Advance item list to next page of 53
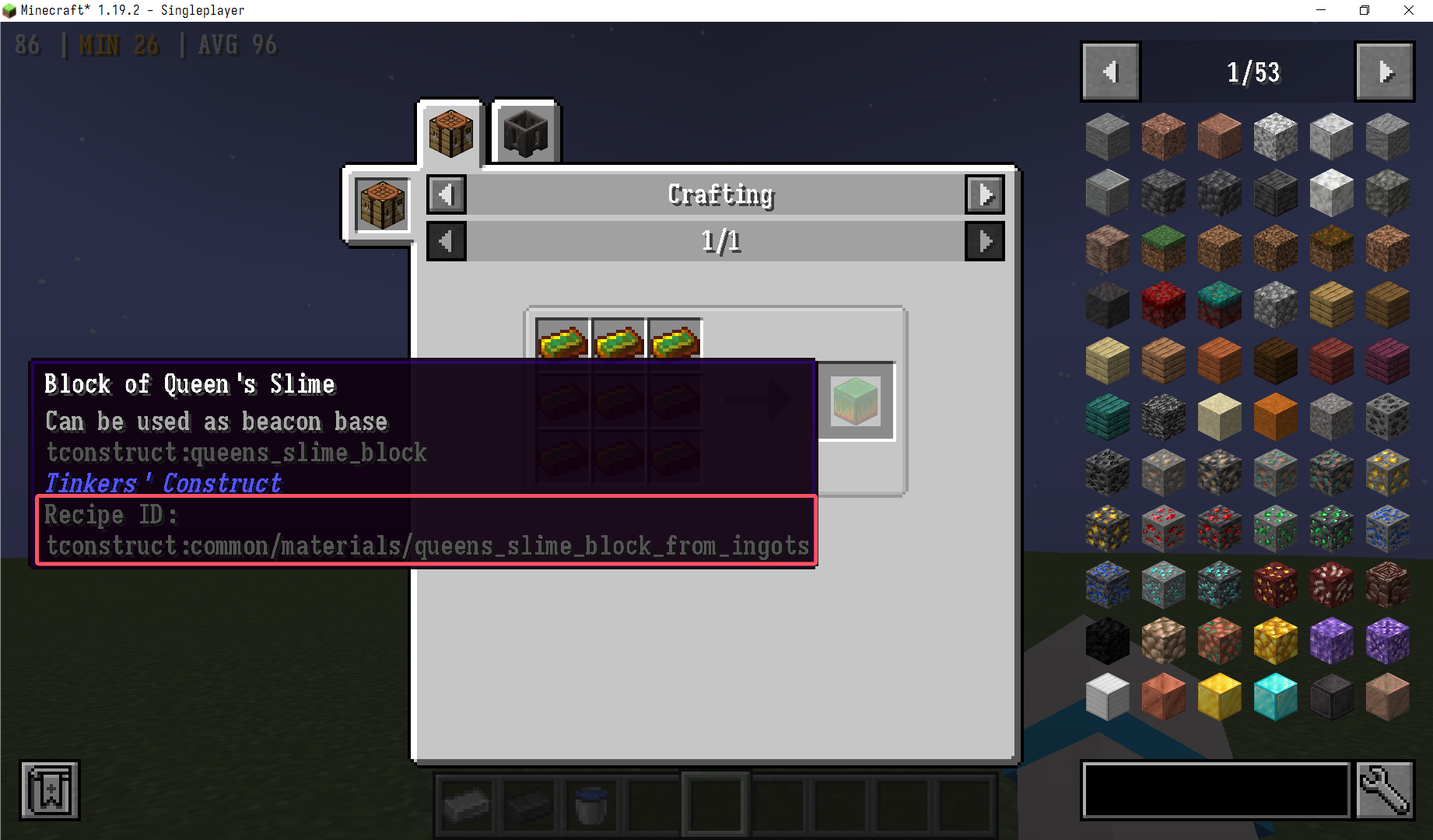The height and width of the screenshot is (840, 1433). (x=1384, y=72)
